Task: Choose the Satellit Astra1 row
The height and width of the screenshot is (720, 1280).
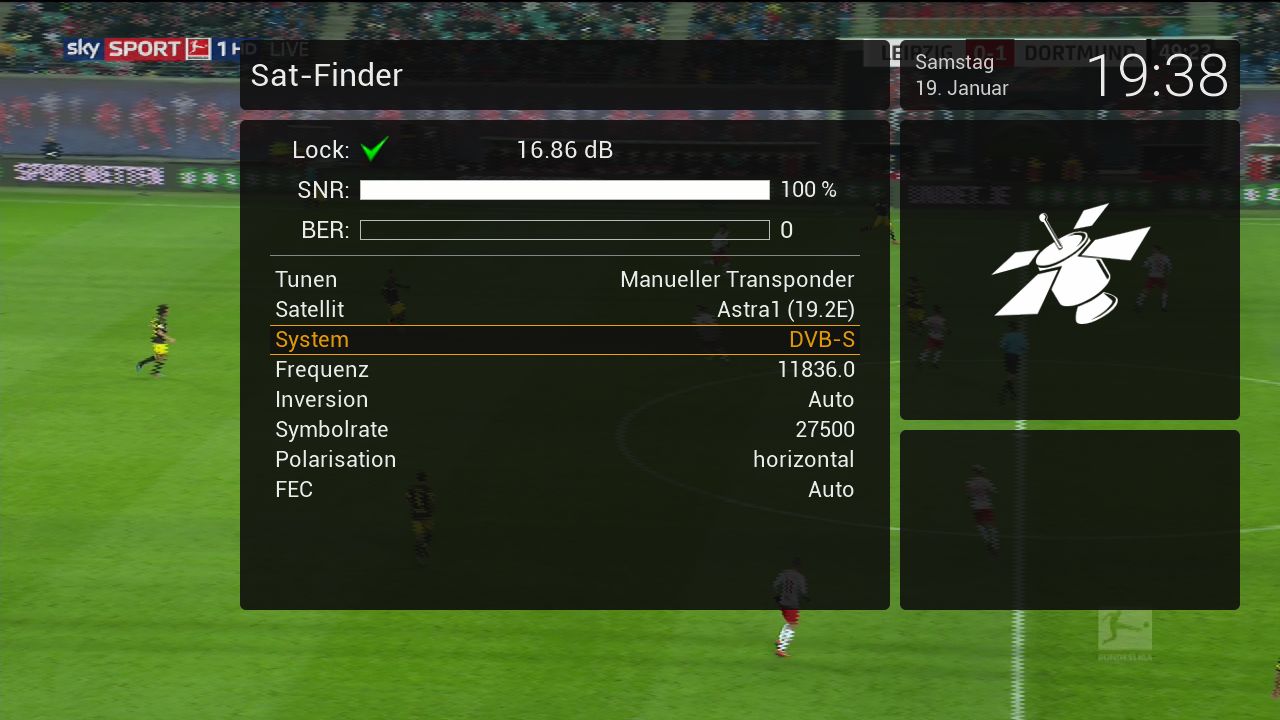Action: click(x=564, y=310)
